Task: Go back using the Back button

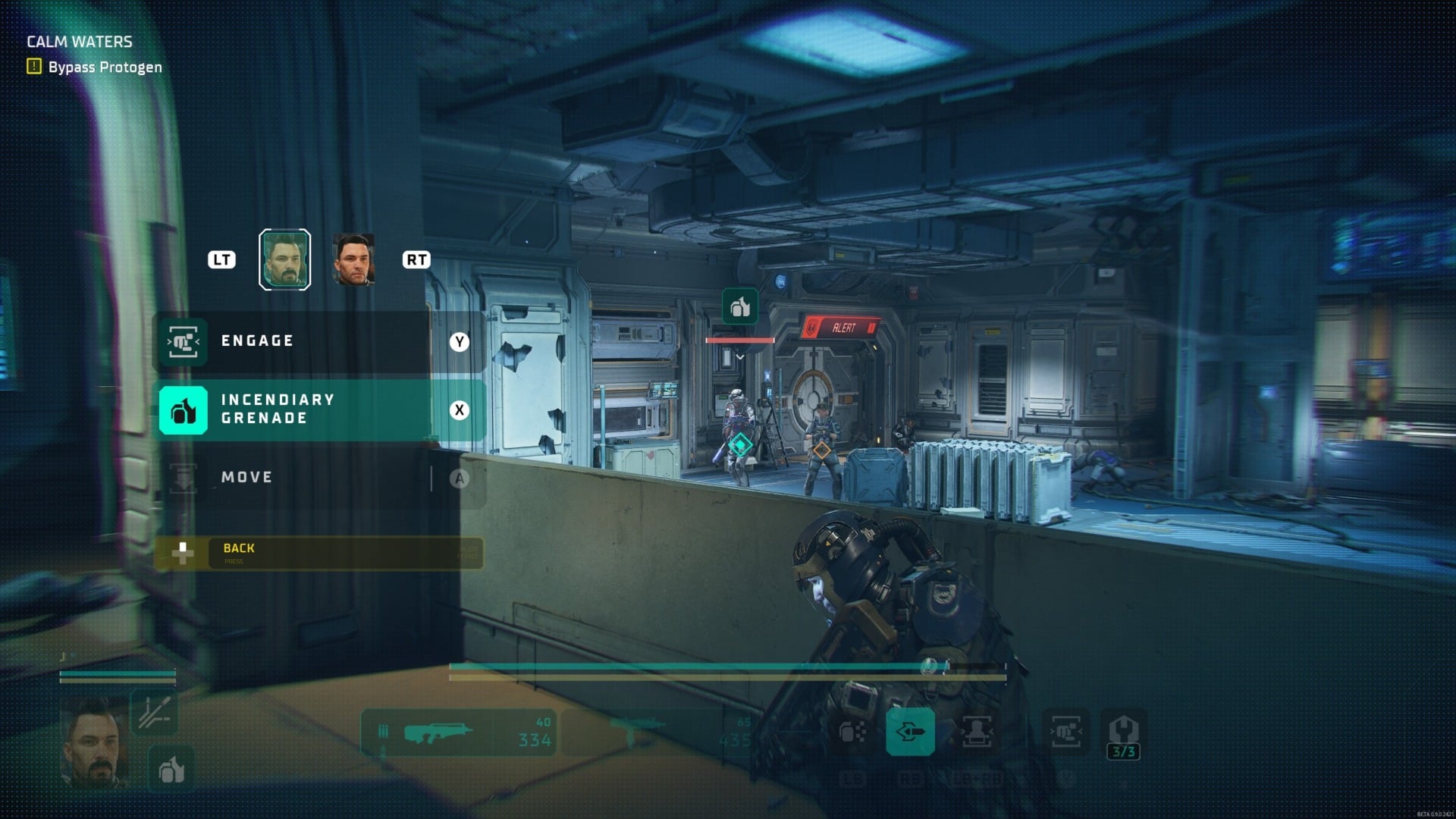Action: click(317, 553)
